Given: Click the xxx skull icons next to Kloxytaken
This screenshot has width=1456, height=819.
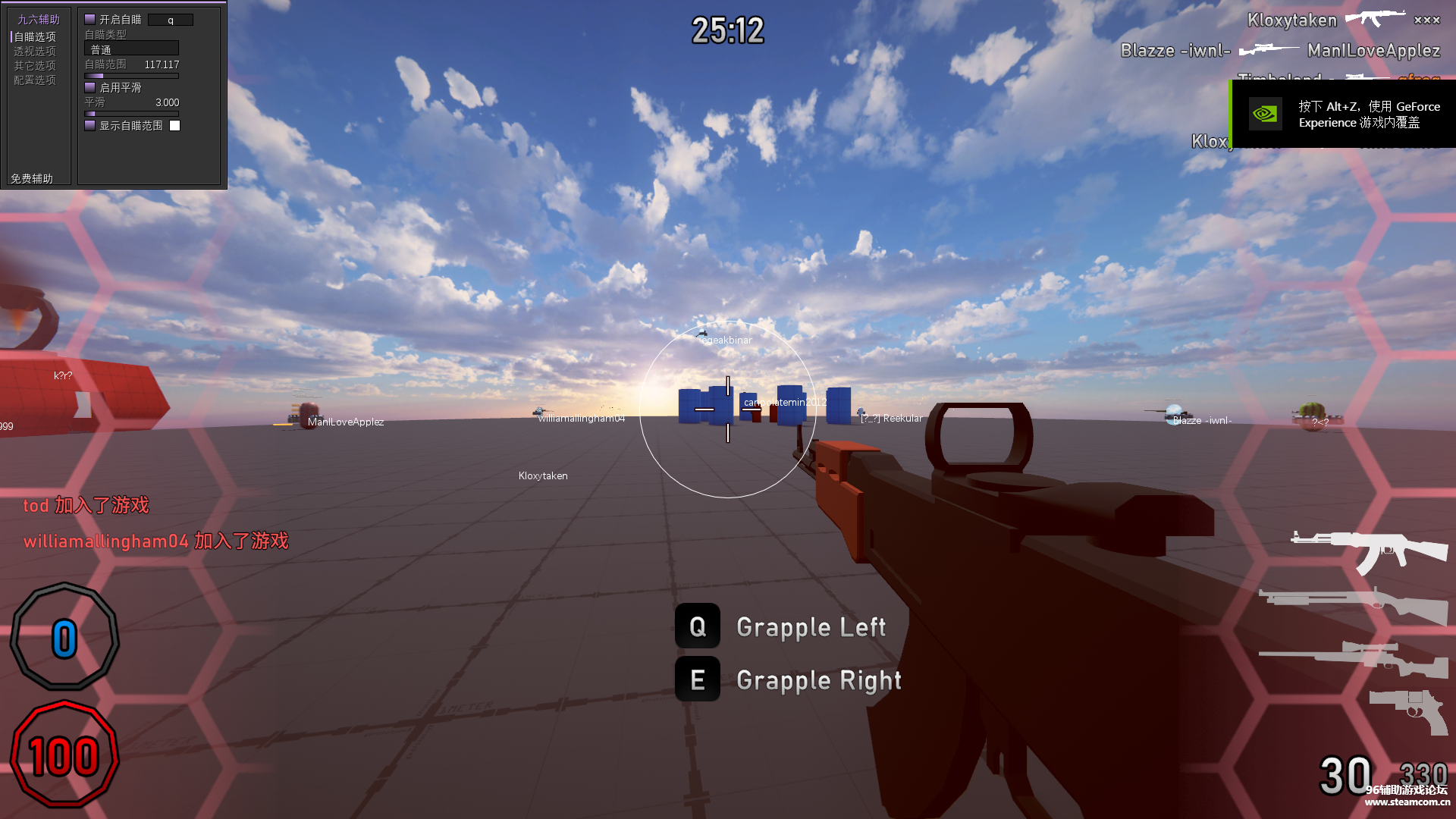Looking at the screenshot, I should coord(1427,20).
